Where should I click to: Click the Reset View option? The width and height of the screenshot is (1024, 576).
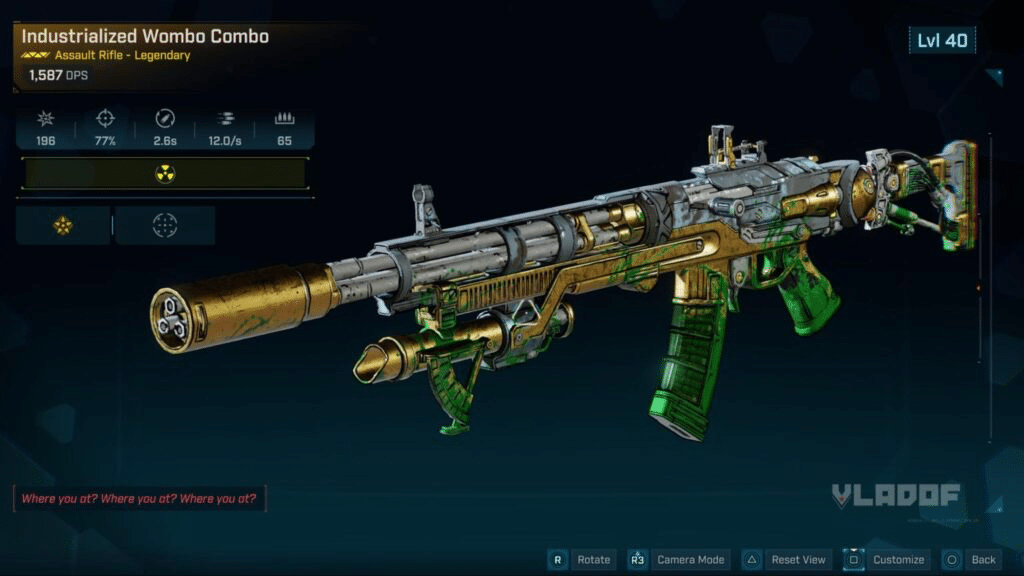[786, 559]
